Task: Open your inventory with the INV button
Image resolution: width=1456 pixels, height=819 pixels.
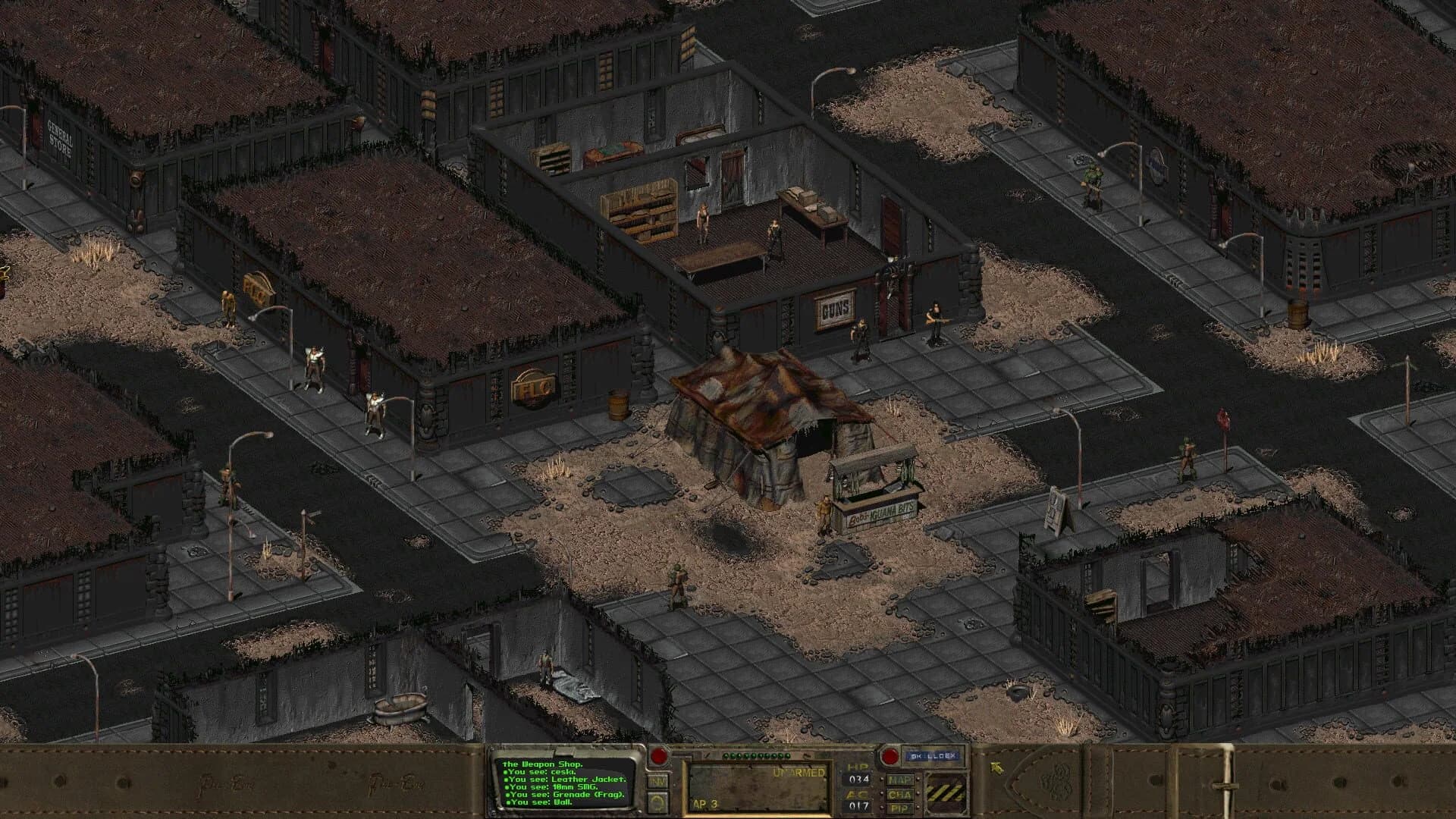Action: pyautogui.click(x=657, y=782)
